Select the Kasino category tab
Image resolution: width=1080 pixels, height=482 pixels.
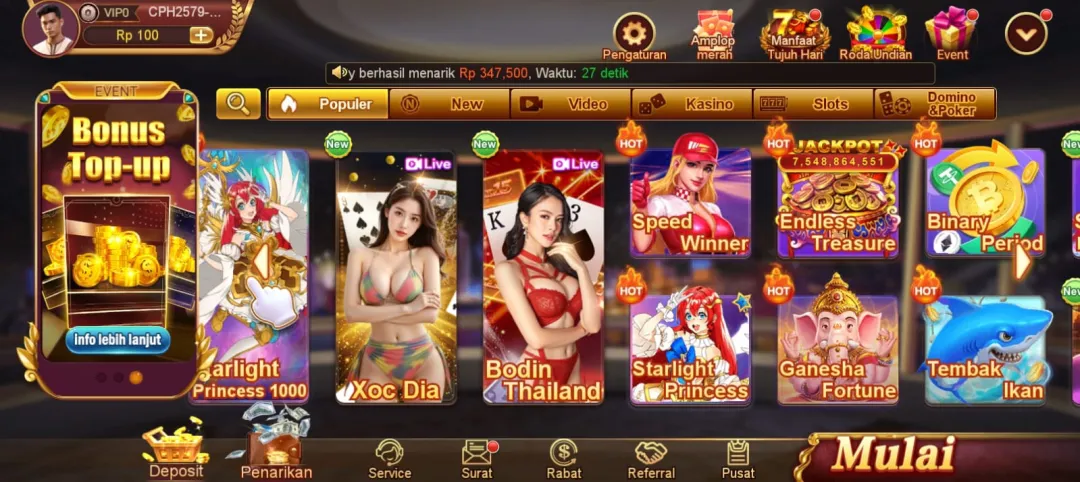692,104
